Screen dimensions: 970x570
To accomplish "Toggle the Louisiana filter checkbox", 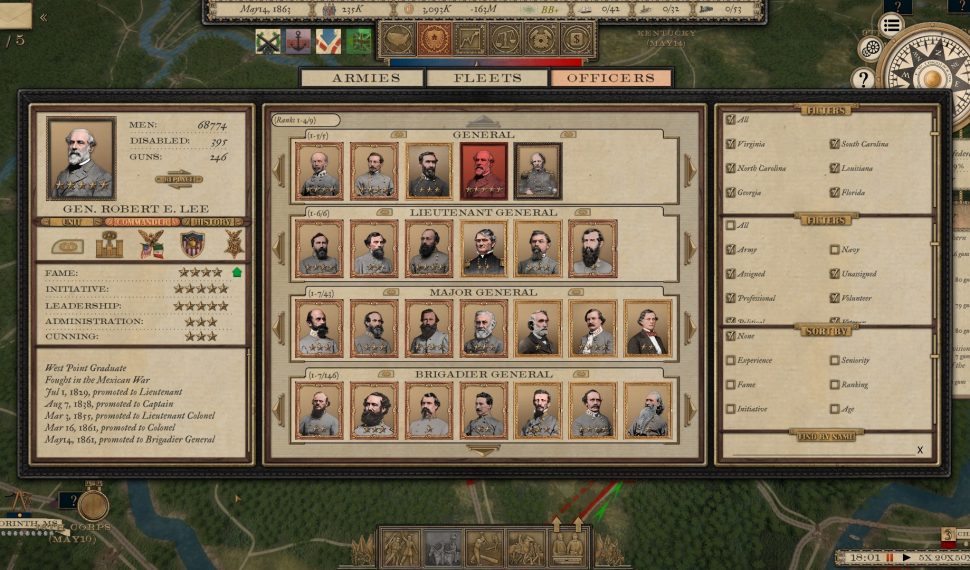I will click(835, 168).
